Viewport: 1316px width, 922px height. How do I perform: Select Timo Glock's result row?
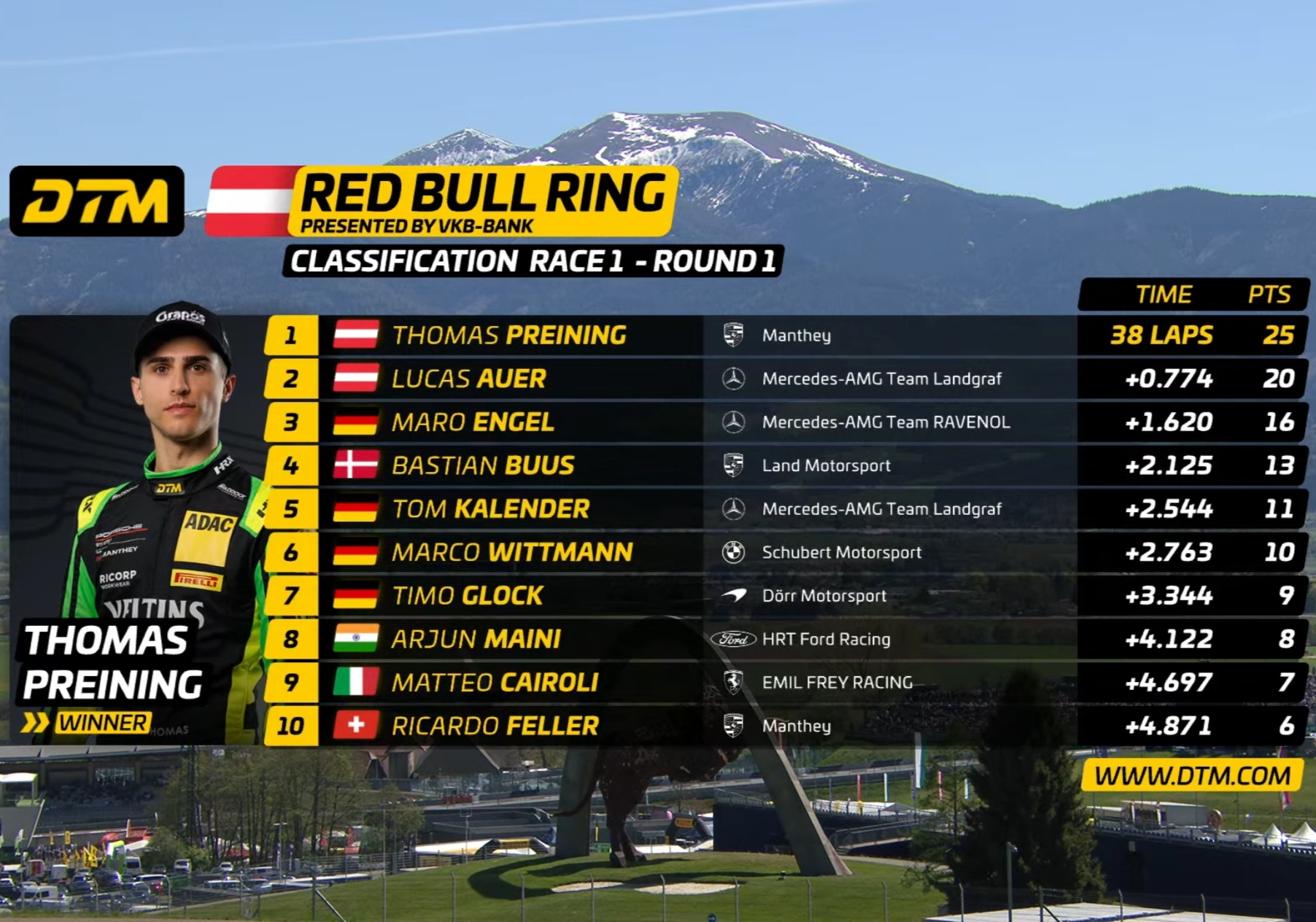click(x=467, y=596)
